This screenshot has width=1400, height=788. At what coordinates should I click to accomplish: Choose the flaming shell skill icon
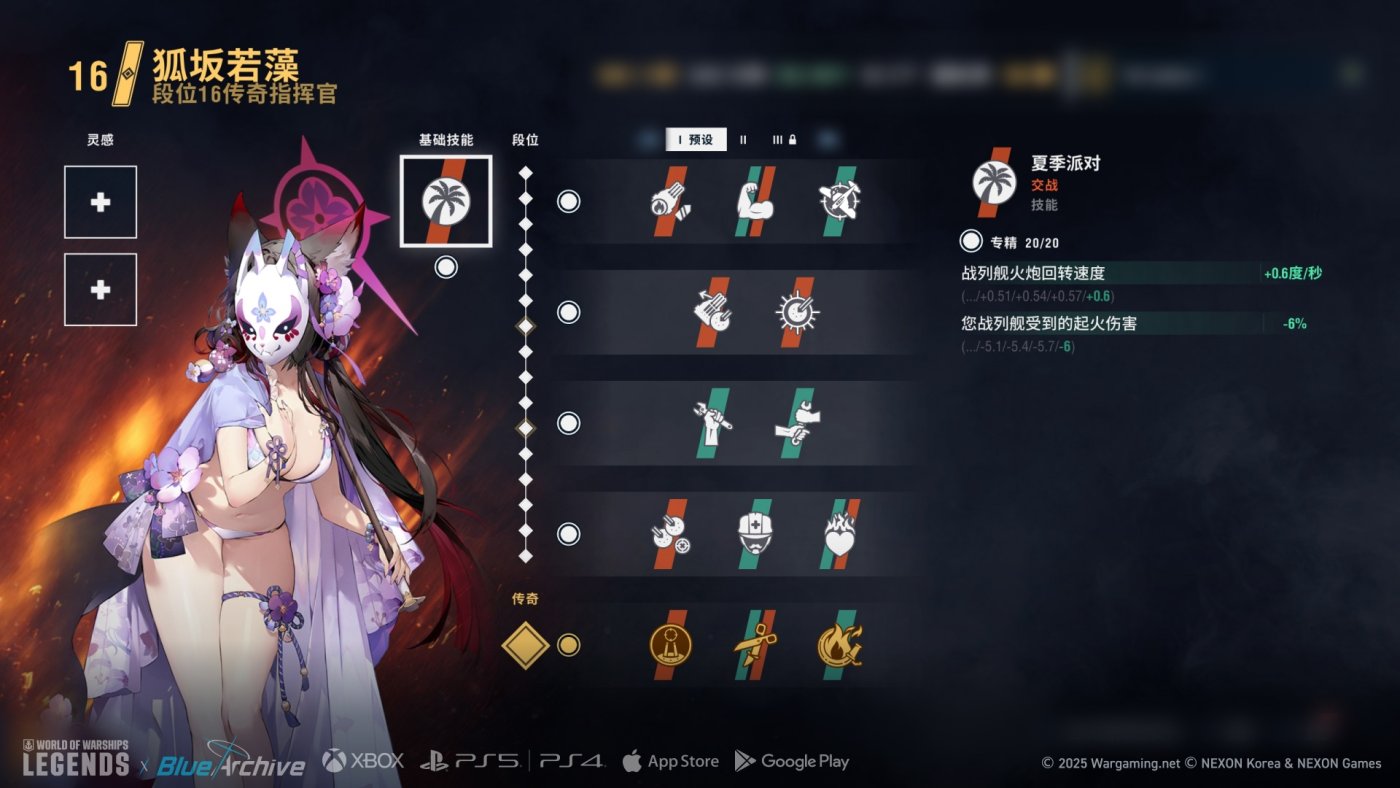pyautogui.click(x=671, y=201)
